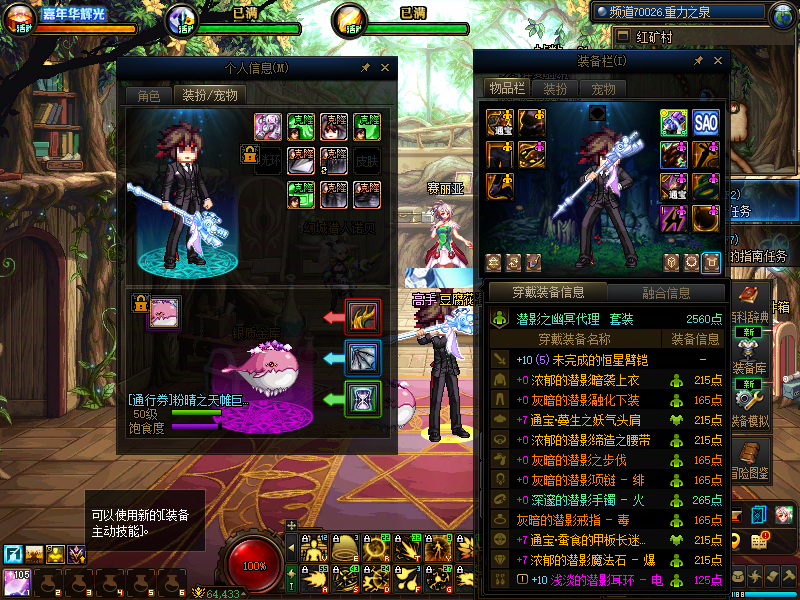Switch to the 角色 tab
Viewport: 800px width, 600px height.
pyautogui.click(x=148, y=95)
